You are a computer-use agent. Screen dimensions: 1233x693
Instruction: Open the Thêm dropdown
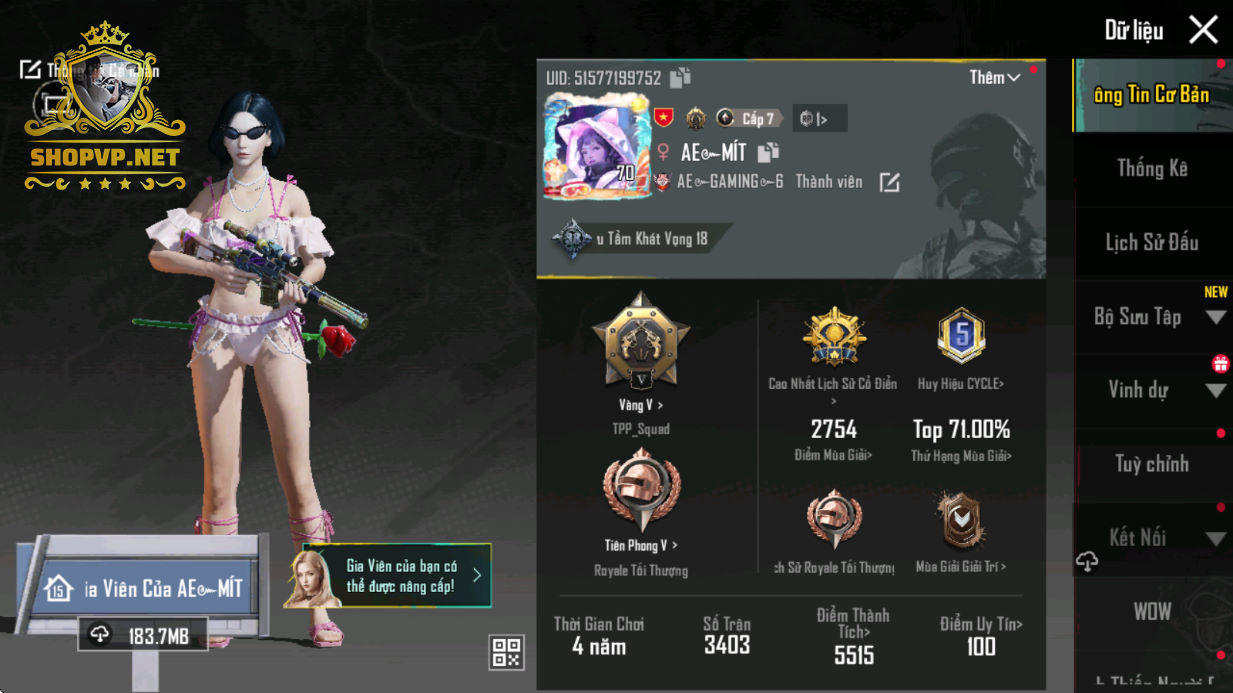(994, 78)
